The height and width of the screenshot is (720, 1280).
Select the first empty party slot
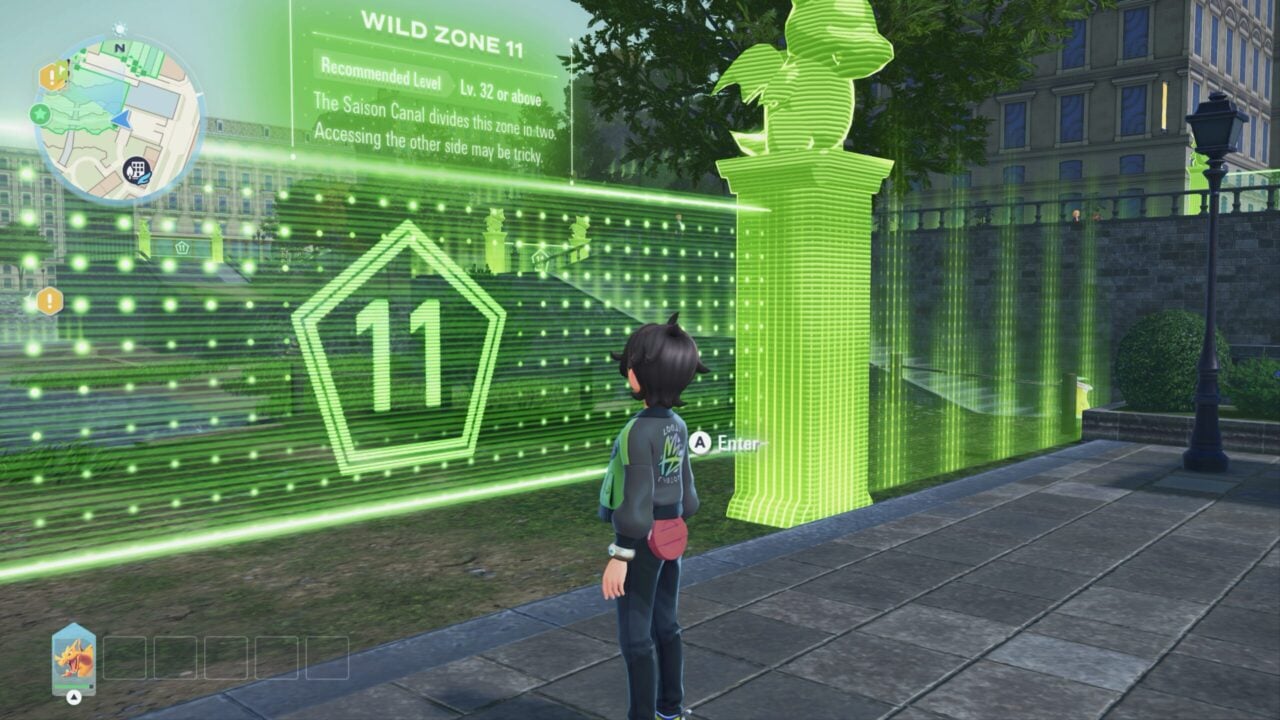pyautogui.click(x=125, y=658)
